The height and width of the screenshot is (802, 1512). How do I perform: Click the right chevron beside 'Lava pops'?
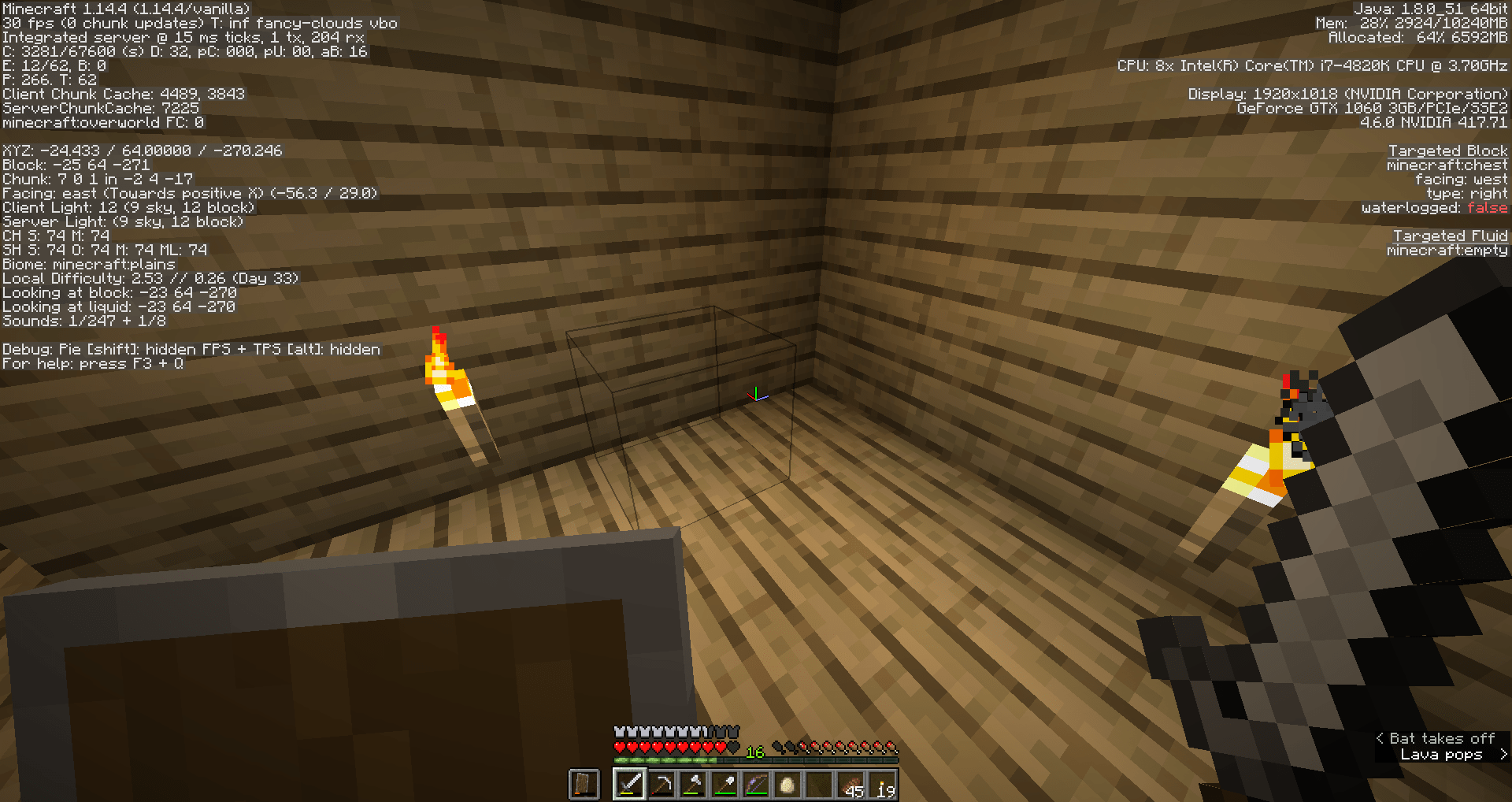coord(1503,755)
